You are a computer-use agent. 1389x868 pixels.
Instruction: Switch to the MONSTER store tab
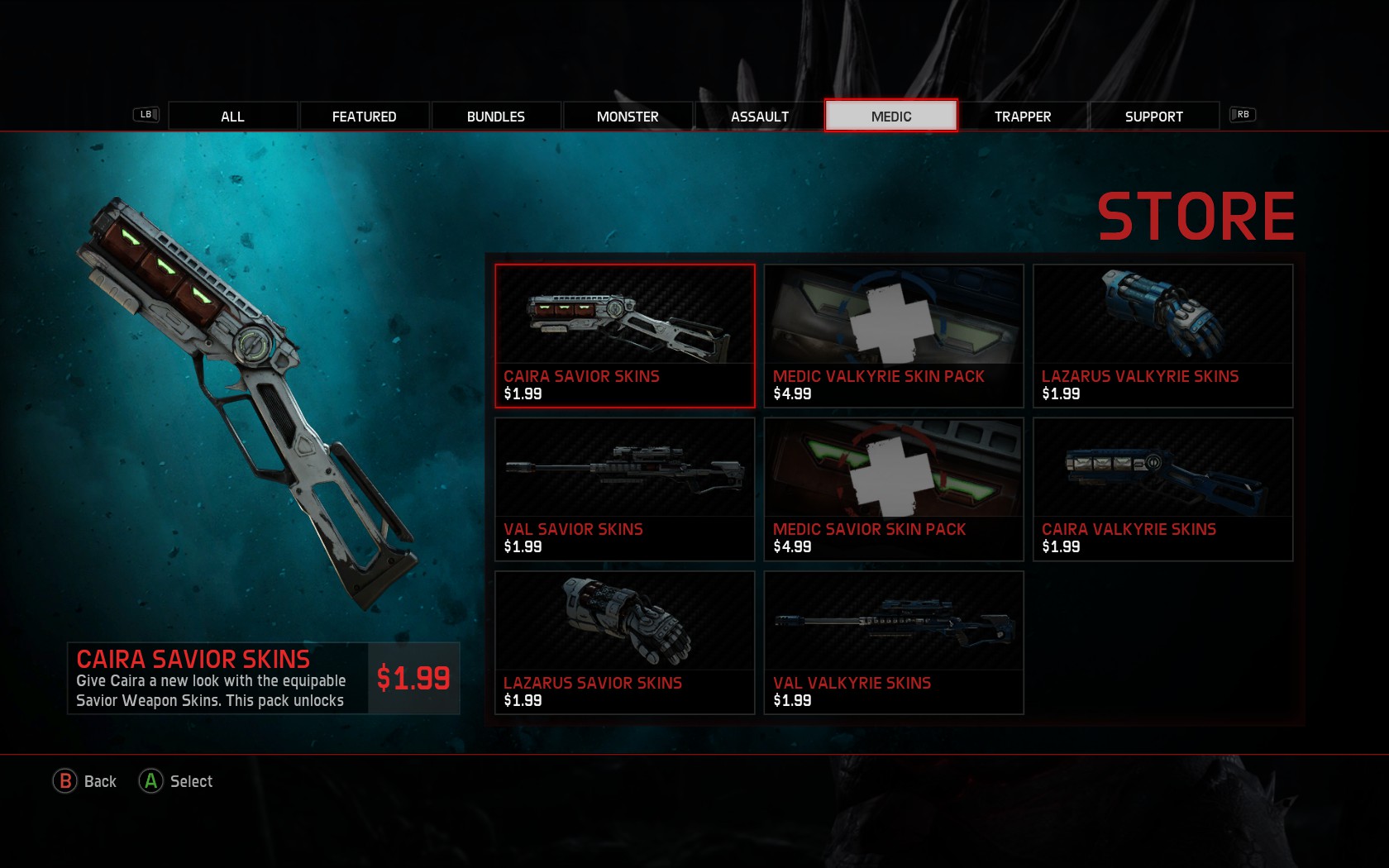click(627, 116)
